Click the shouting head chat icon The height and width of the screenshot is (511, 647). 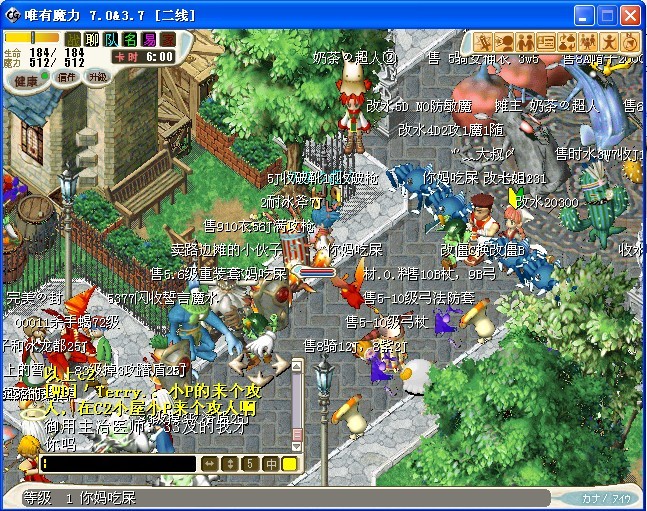505,41
